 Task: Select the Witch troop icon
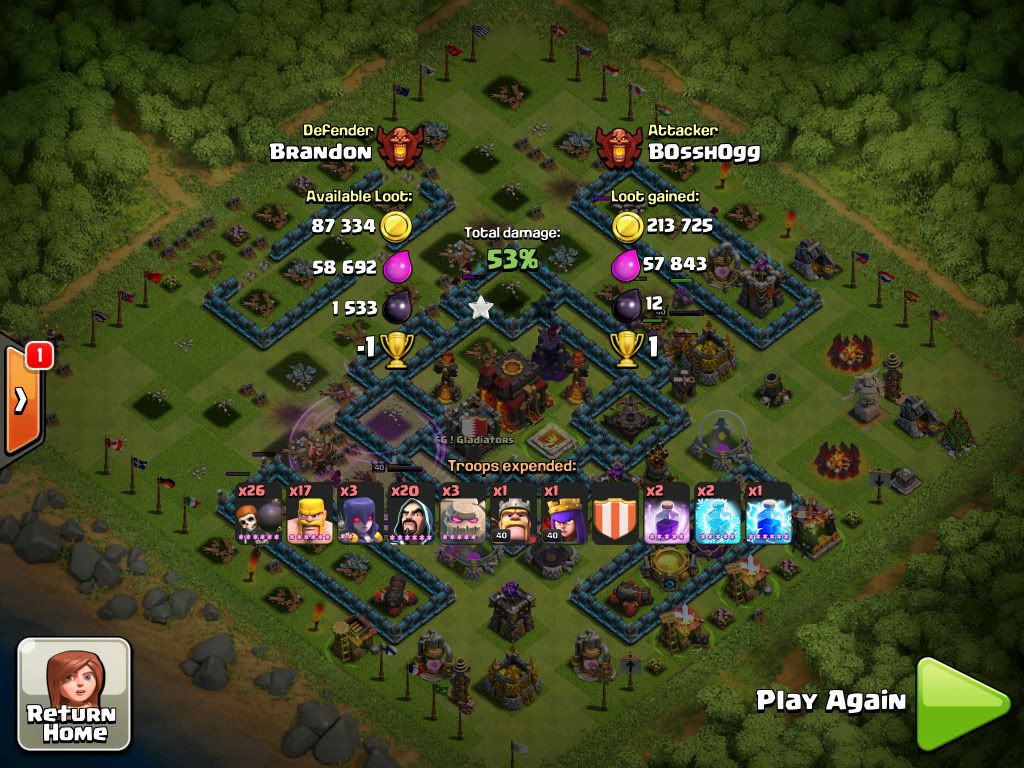(x=360, y=513)
